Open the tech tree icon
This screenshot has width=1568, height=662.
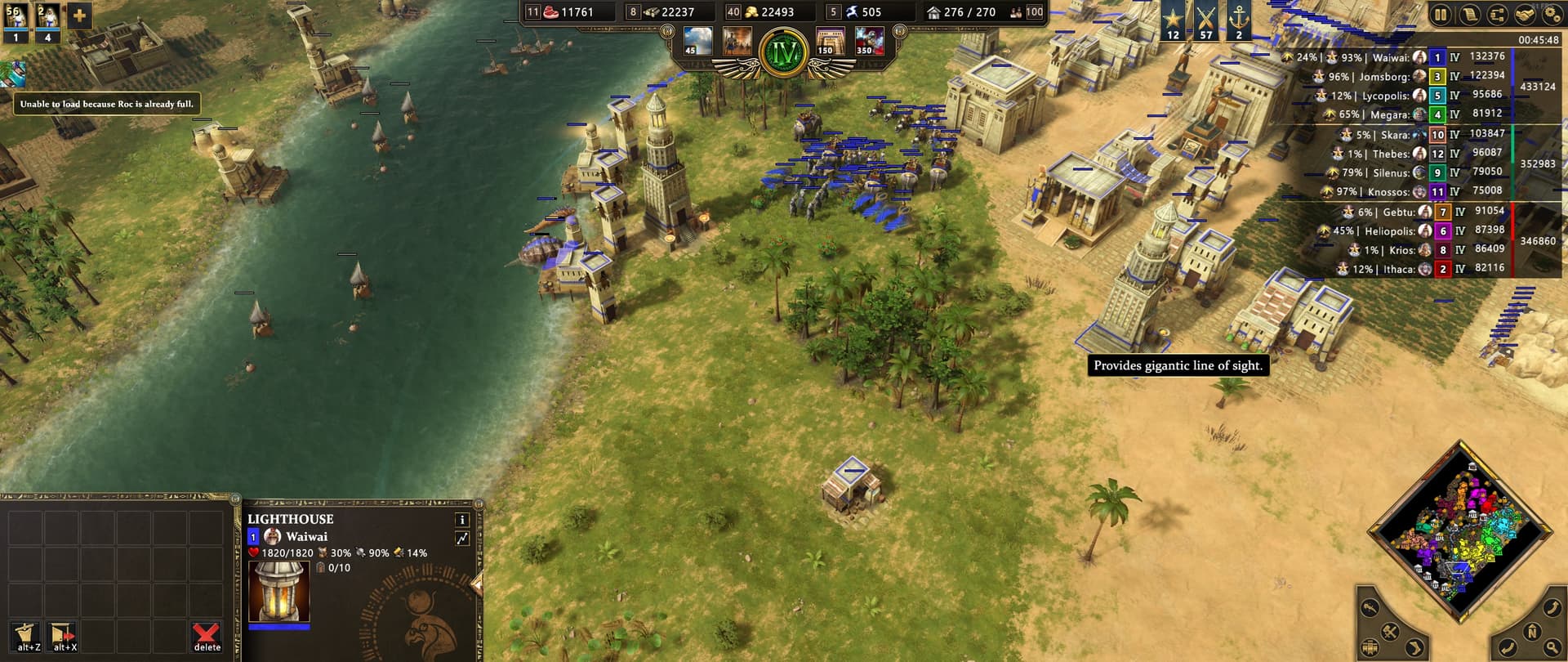click(x=1497, y=15)
